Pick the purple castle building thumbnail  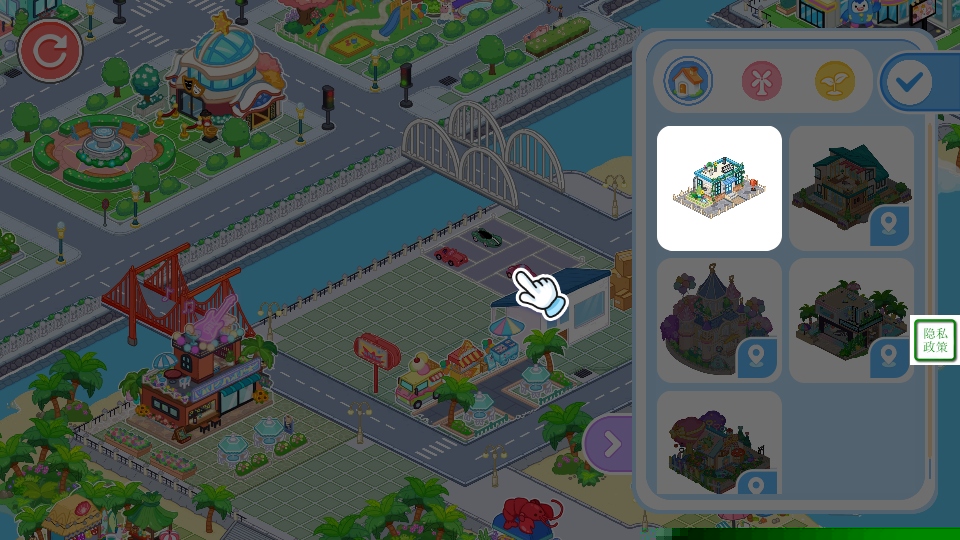tap(719, 320)
